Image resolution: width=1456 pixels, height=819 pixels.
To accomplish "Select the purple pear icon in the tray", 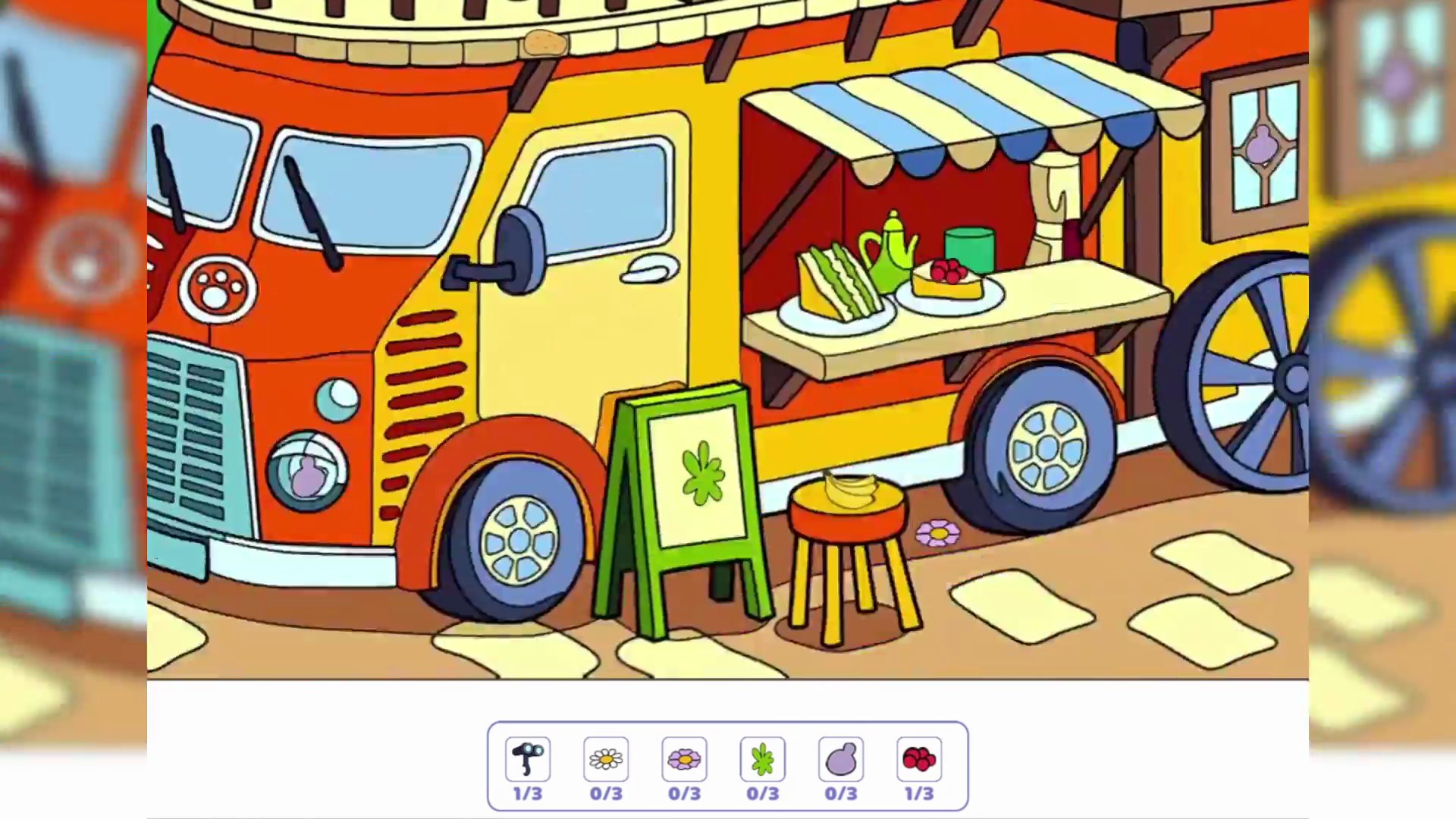I will [x=840, y=759].
